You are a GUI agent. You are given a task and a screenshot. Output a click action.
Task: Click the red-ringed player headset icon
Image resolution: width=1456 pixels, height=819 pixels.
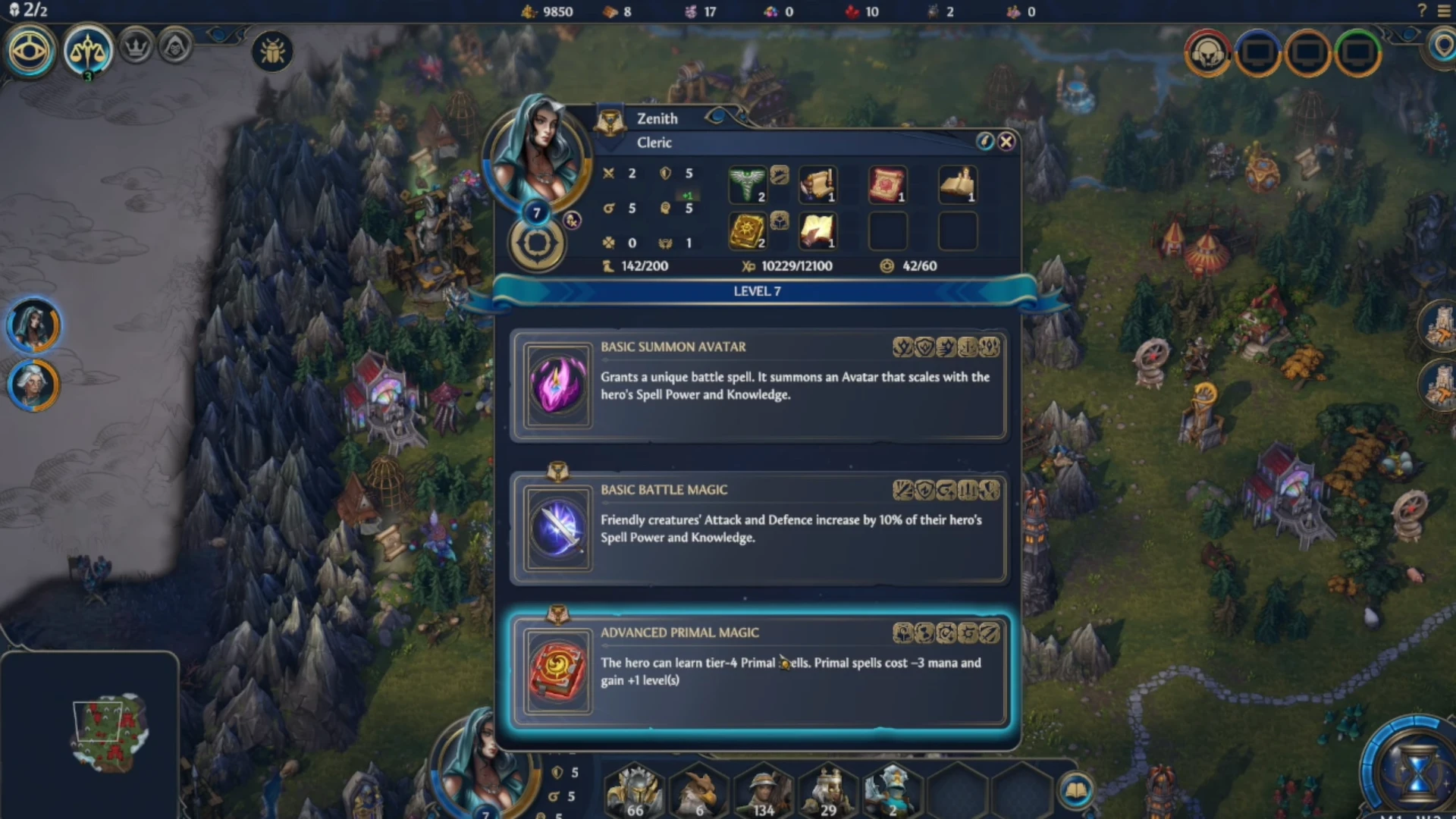tap(1207, 53)
